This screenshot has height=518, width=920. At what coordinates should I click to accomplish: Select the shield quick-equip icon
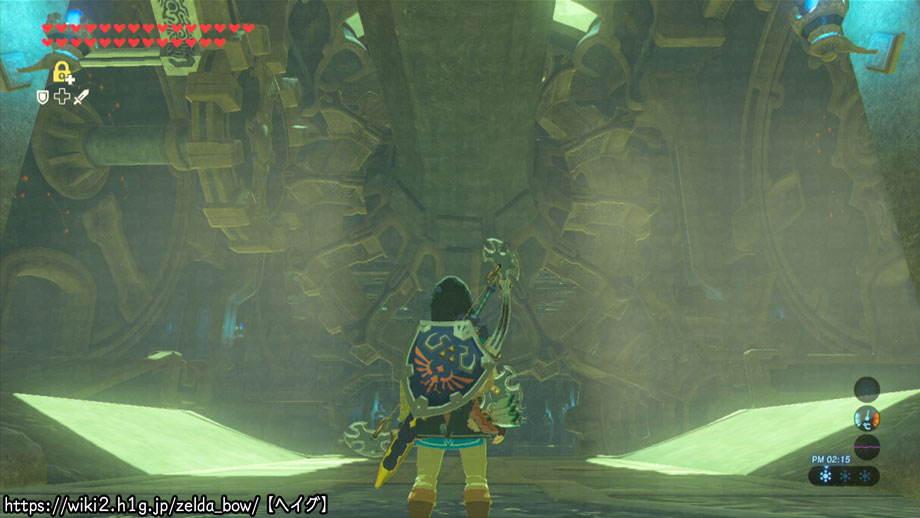42,96
